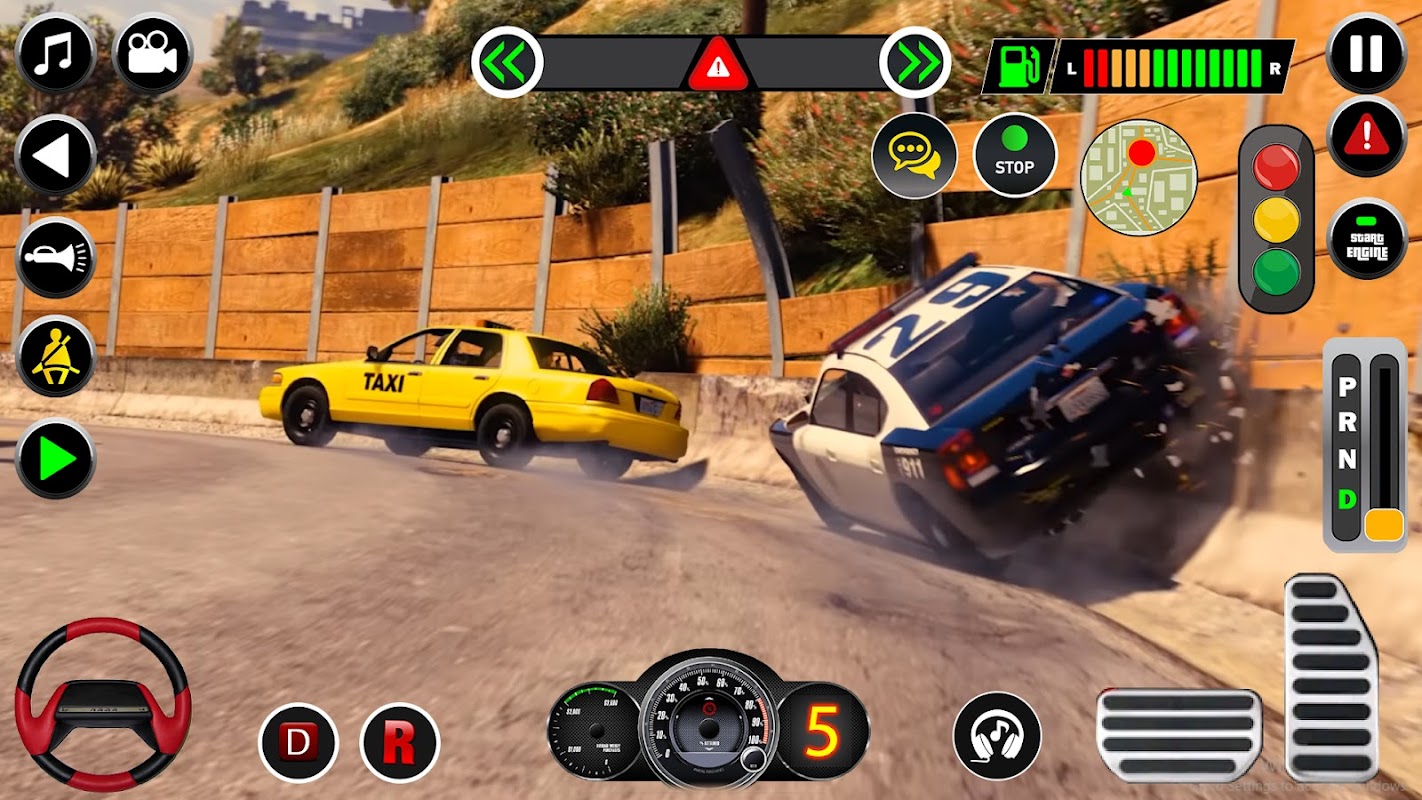
Task: Turn the steering wheel
Action: coord(103,704)
